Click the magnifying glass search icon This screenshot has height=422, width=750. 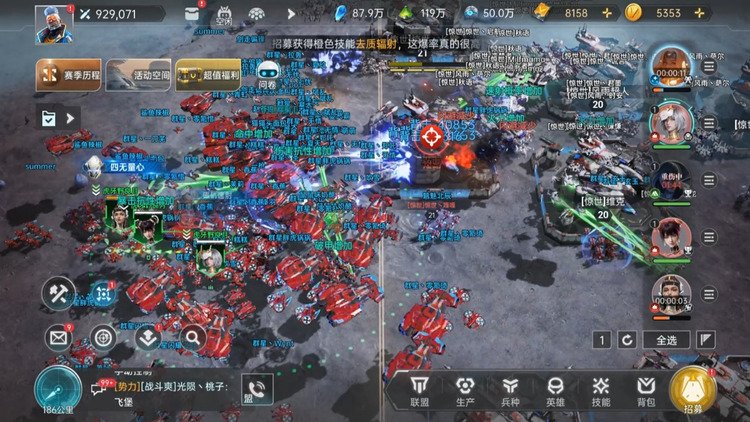click(192, 338)
